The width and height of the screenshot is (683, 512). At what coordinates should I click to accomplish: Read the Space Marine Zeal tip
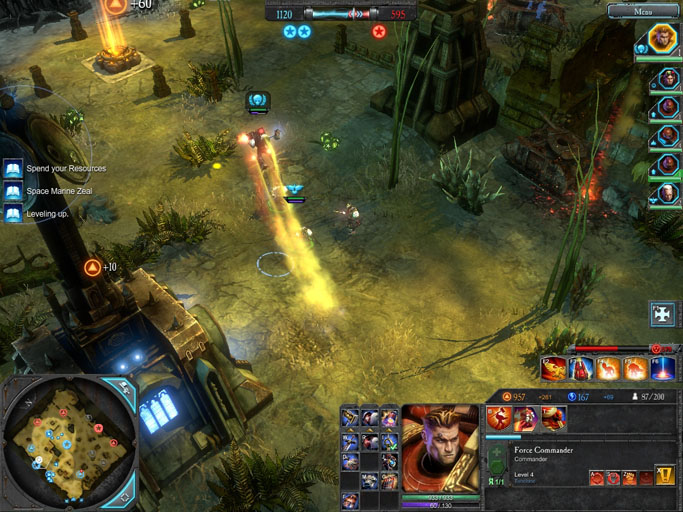(x=13, y=191)
